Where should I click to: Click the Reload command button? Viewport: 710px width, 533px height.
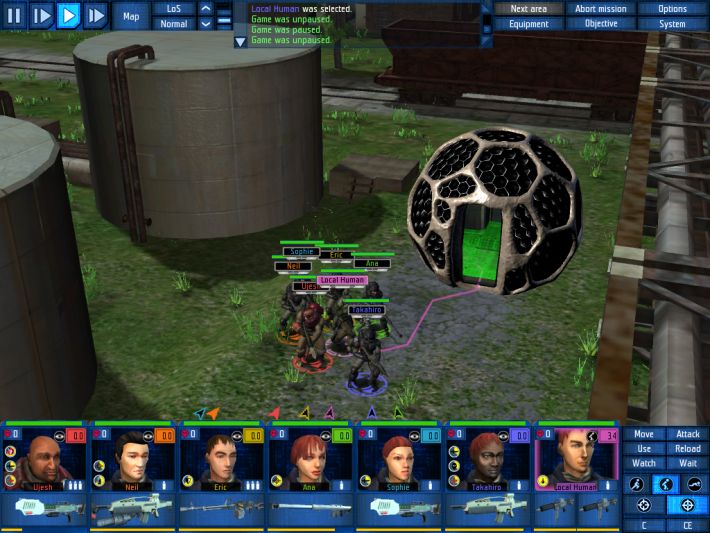pyautogui.click(x=688, y=449)
